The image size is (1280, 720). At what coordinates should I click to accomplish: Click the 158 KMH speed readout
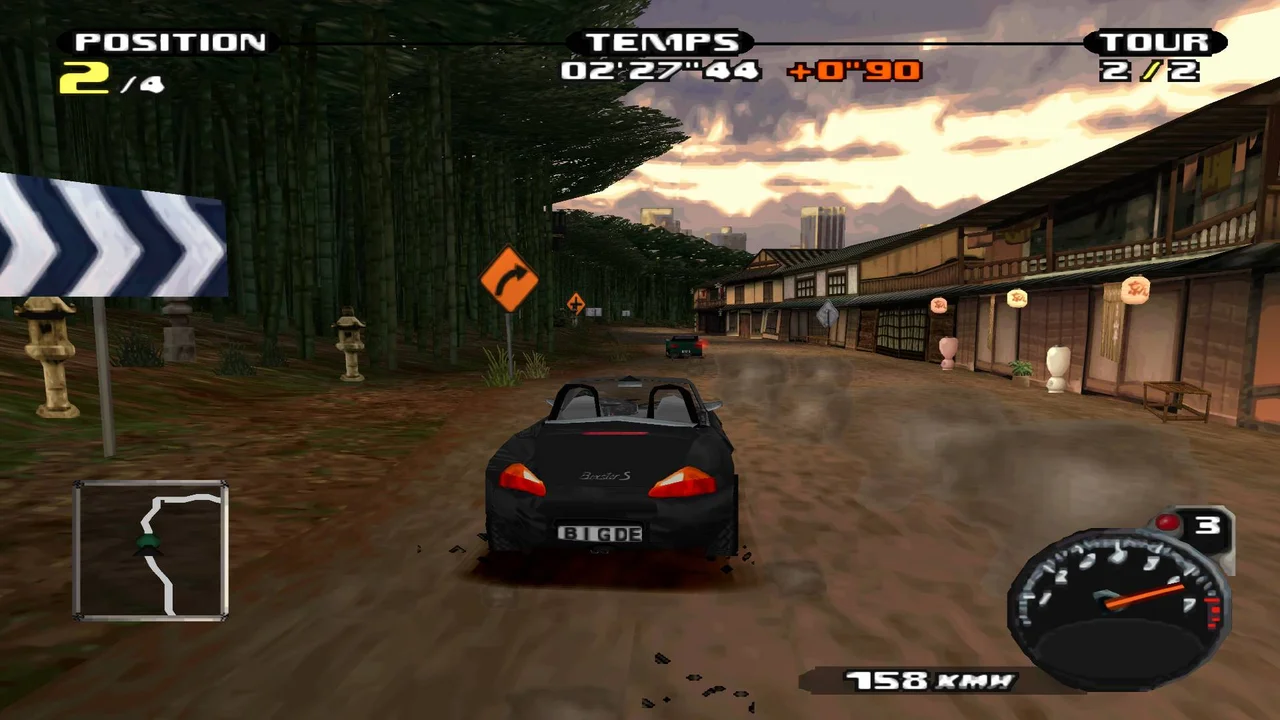coord(930,680)
